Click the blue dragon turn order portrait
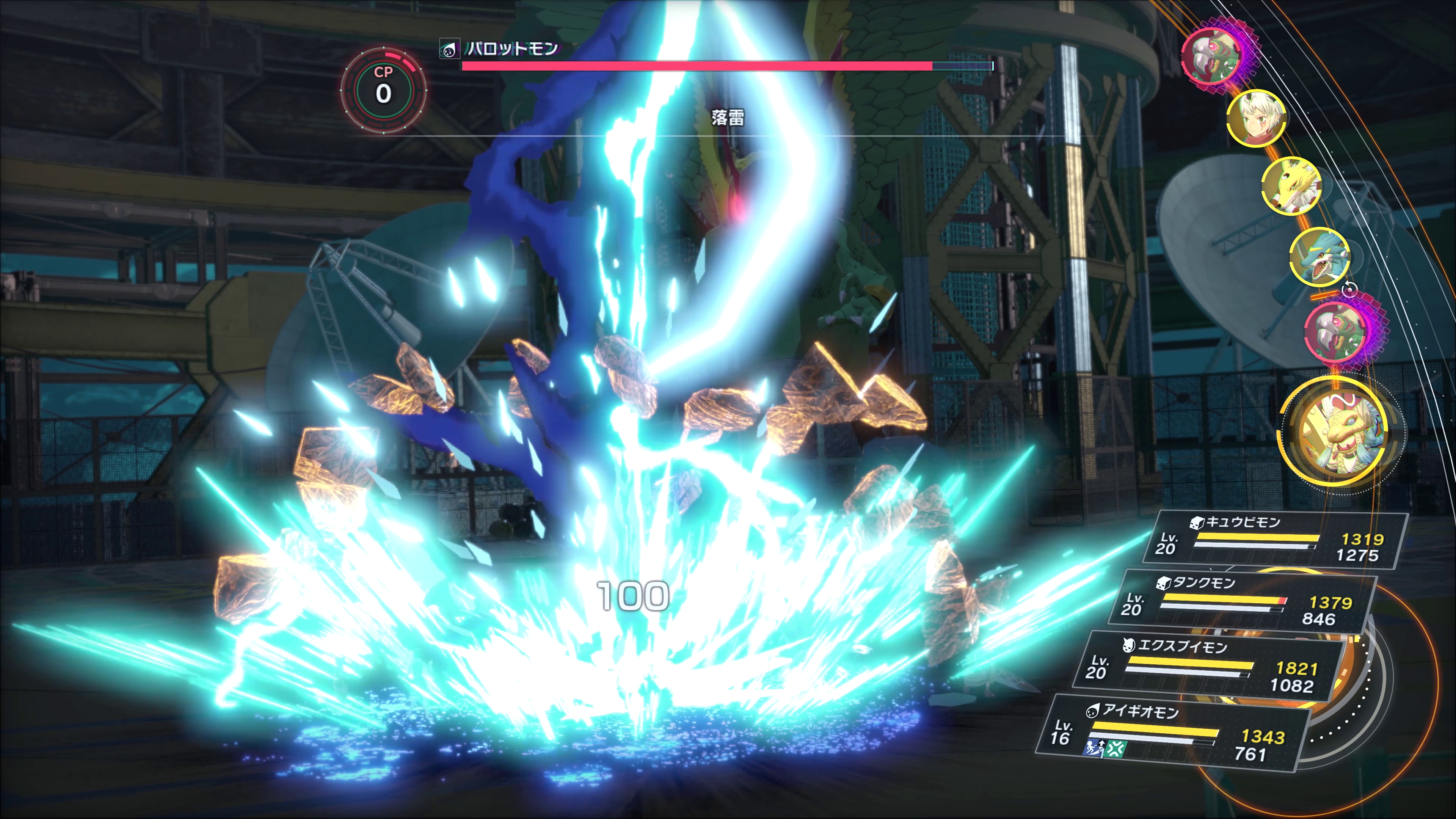The image size is (1456, 819). coord(1320,256)
